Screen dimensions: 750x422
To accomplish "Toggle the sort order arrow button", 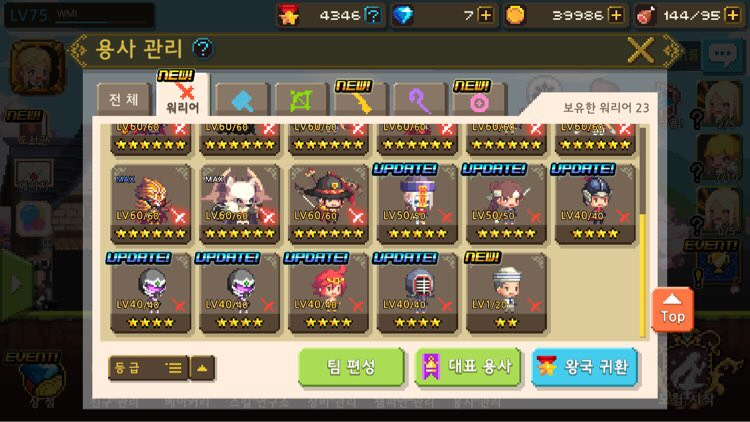I will [202, 368].
